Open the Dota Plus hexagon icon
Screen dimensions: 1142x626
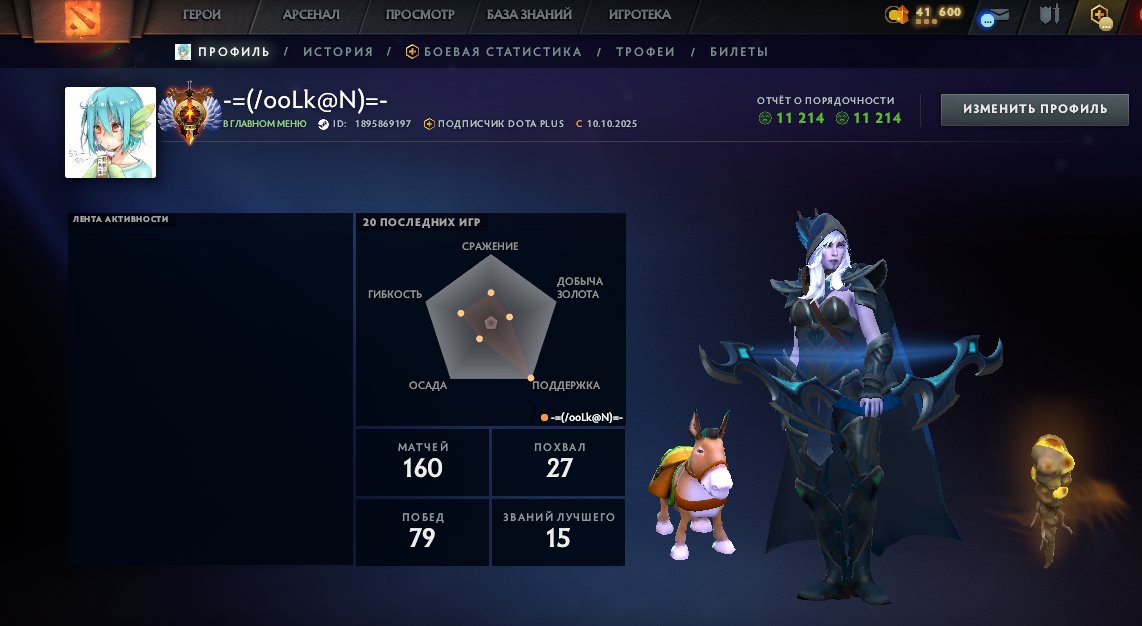coord(1100,15)
